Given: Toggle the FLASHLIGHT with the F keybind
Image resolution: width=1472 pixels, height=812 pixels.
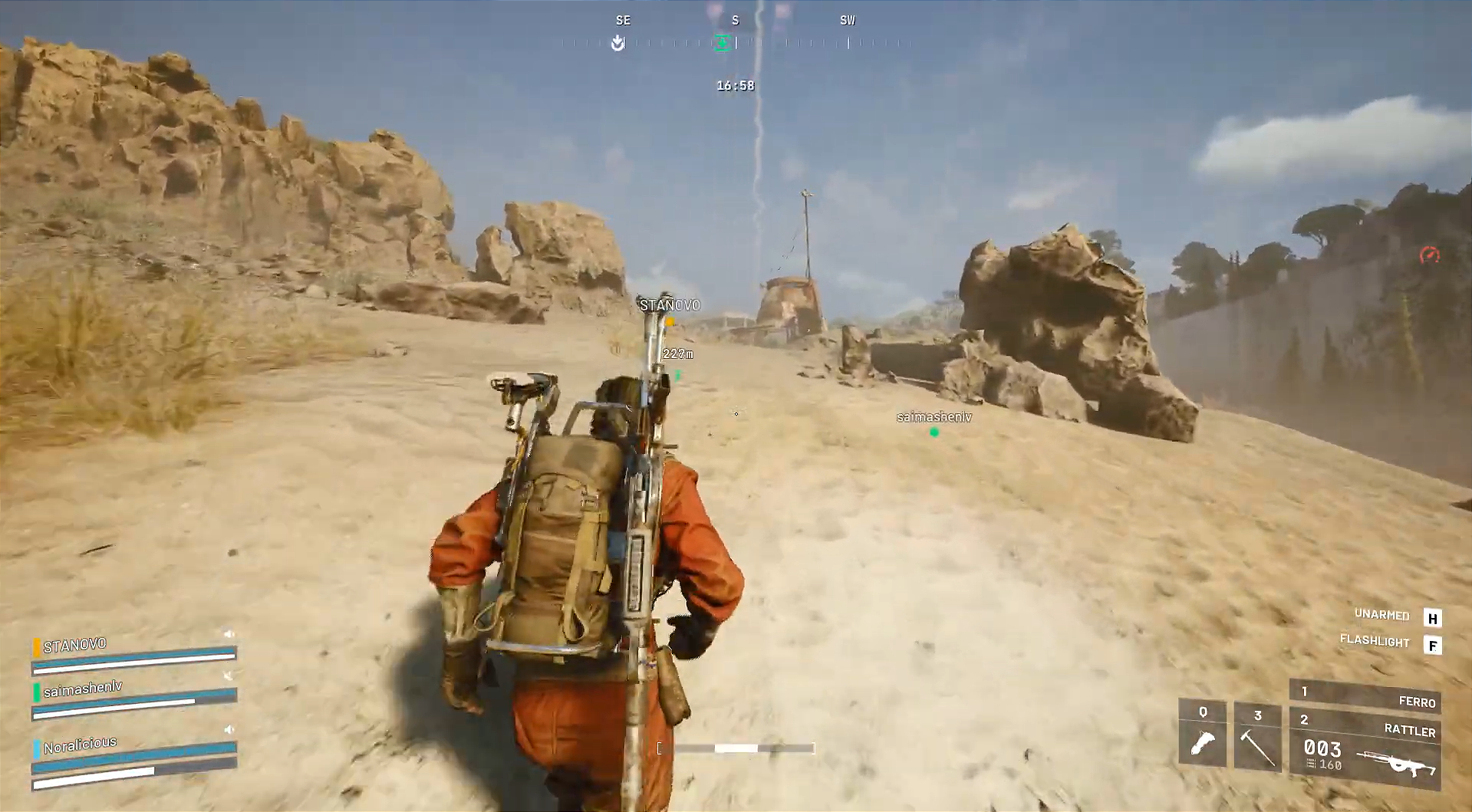Looking at the screenshot, I should point(1432,644).
